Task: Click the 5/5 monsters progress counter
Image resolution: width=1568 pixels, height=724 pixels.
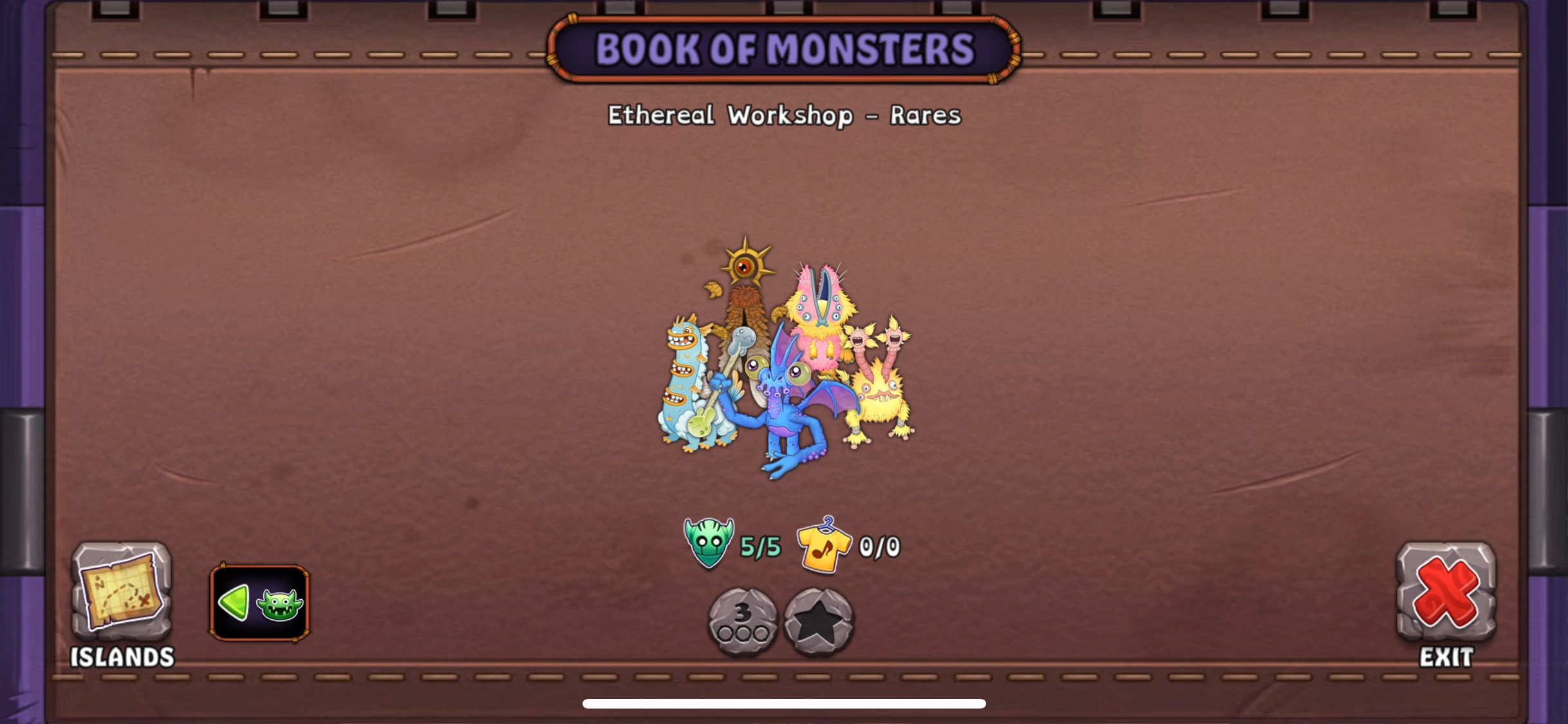Action: pos(761,547)
